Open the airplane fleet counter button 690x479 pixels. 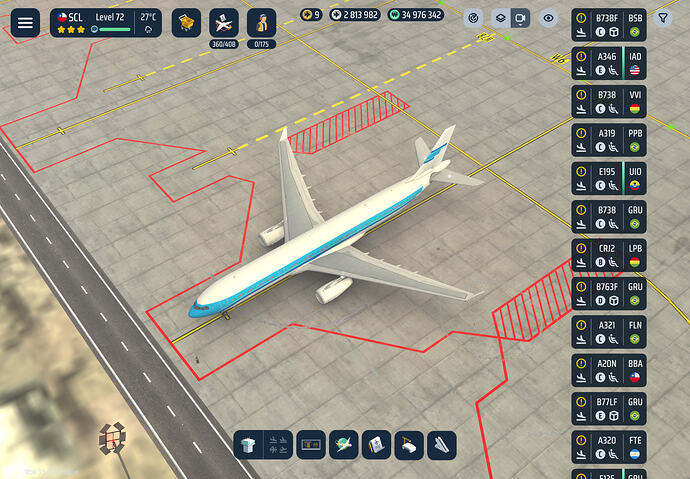tap(224, 22)
